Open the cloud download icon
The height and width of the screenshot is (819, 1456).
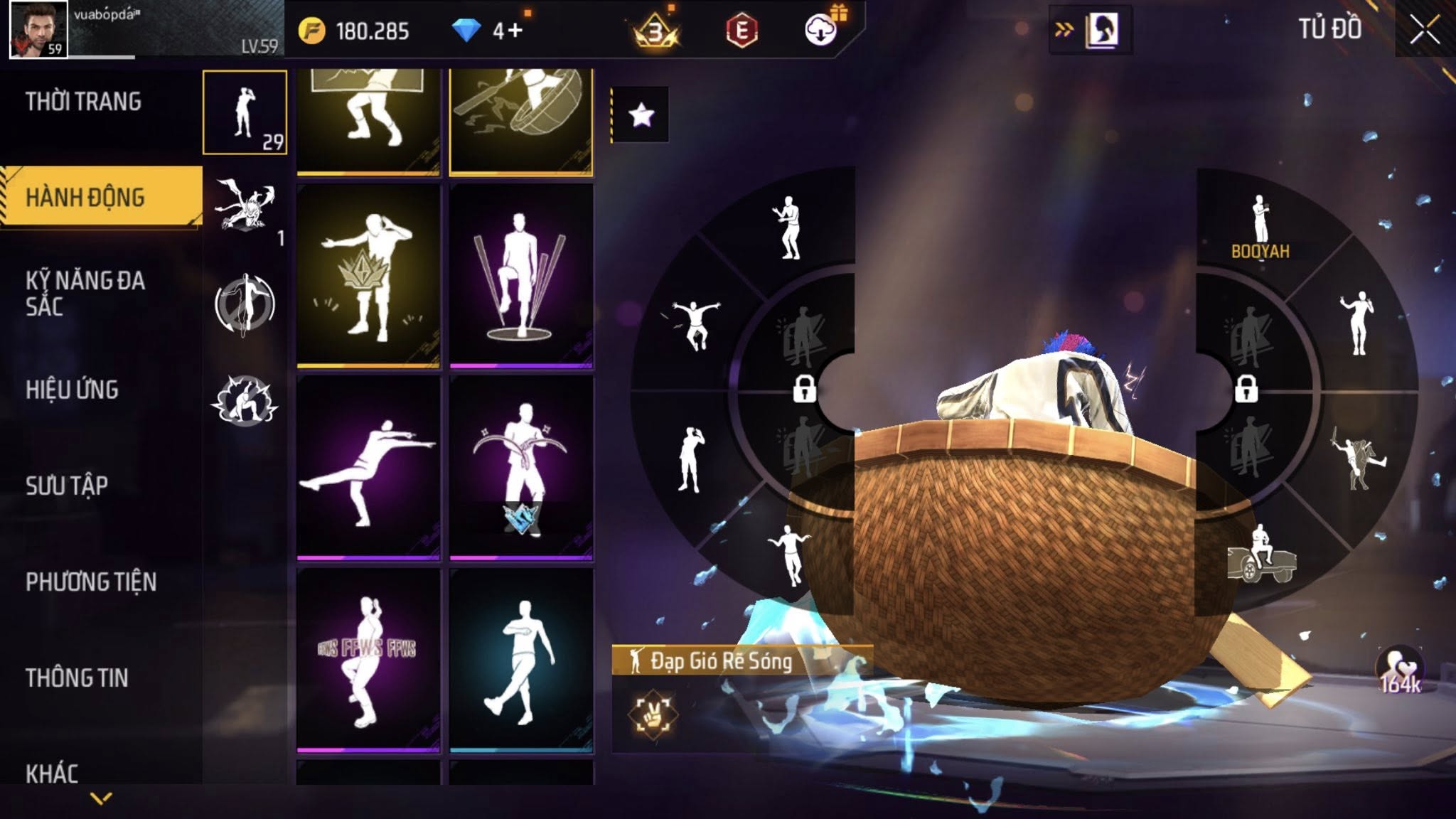[821, 30]
